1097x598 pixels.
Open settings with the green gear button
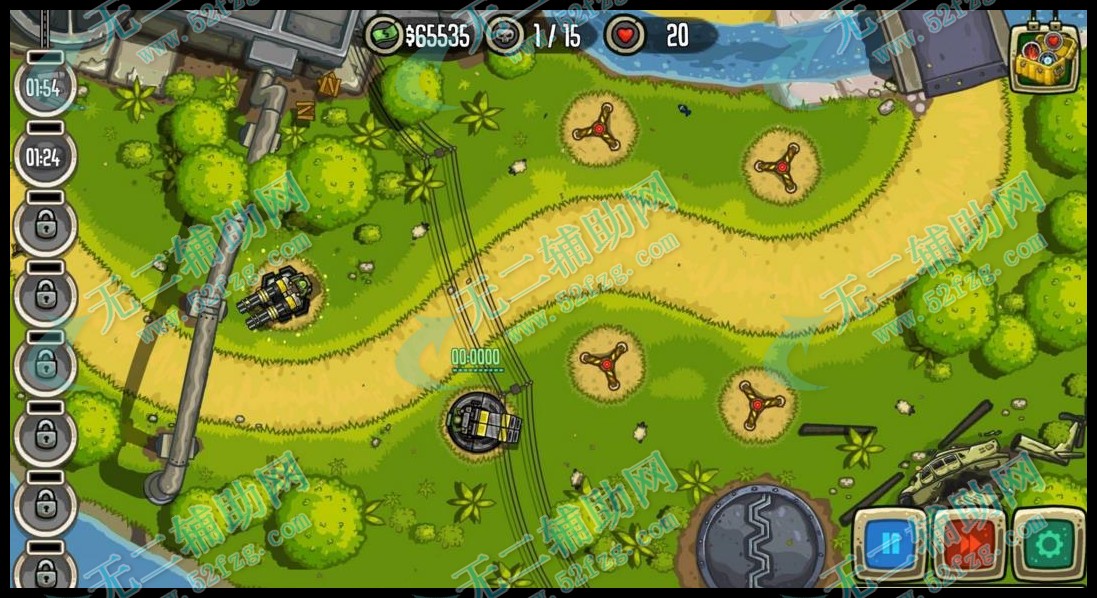pos(1049,545)
